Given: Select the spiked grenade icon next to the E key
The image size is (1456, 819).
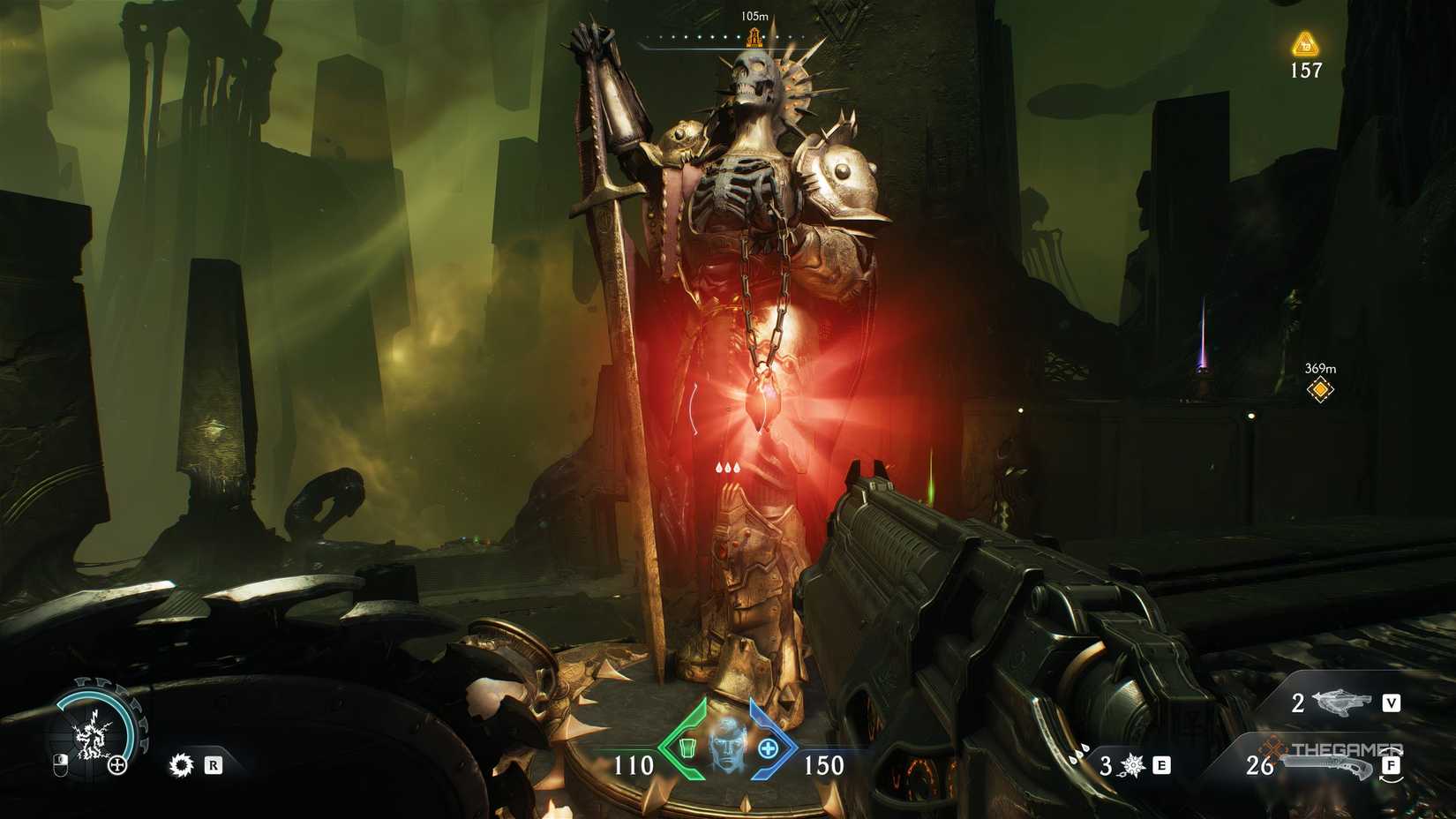Looking at the screenshot, I should pos(1132,766).
